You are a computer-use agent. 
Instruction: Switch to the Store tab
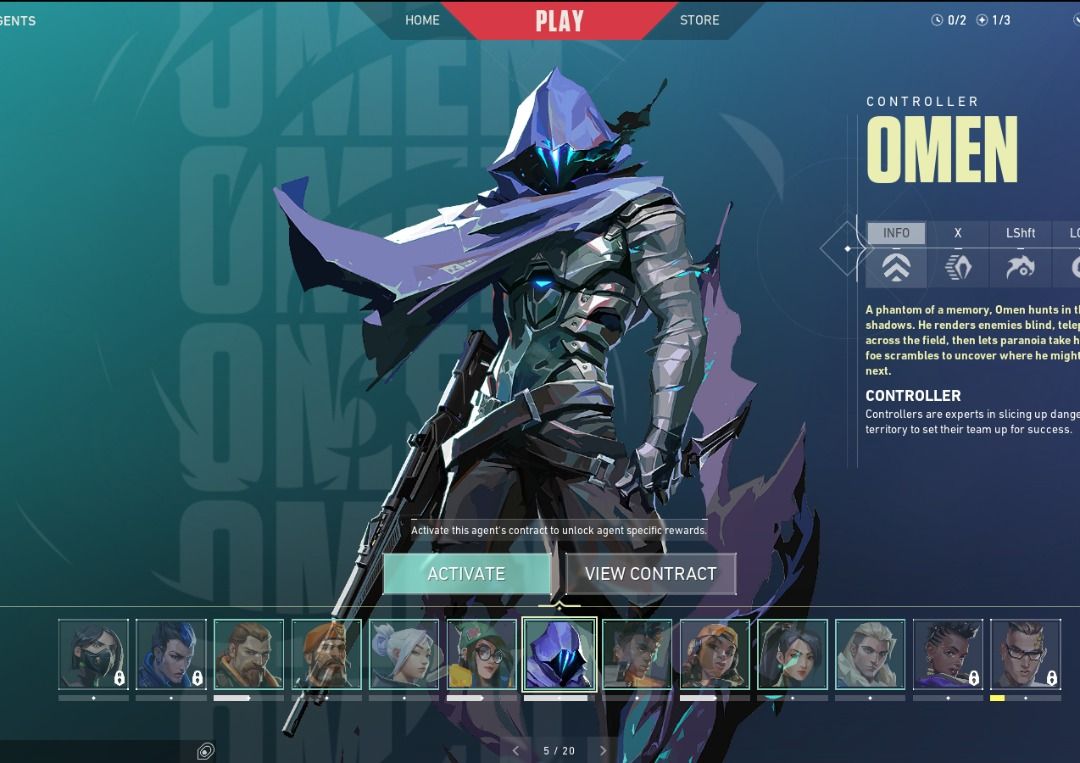click(x=699, y=20)
